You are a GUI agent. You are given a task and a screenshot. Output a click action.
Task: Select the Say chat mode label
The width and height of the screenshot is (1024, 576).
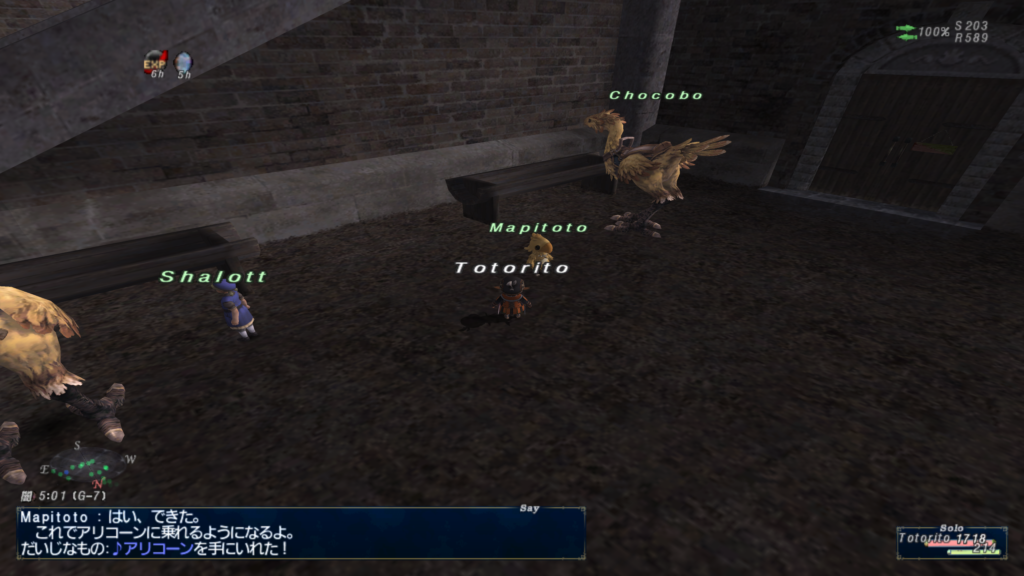(529, 509)
